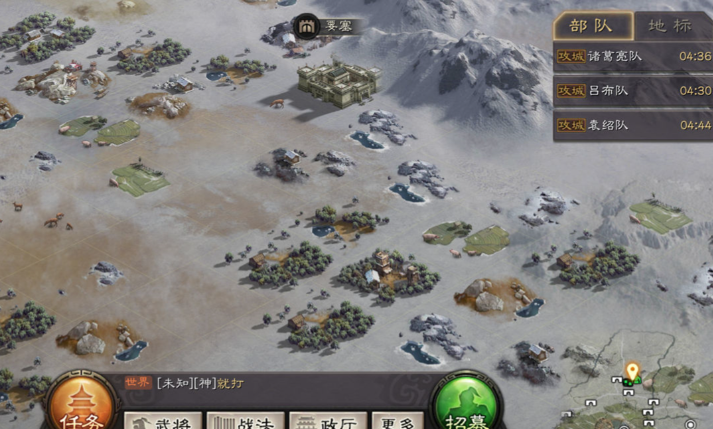Choose the 袁绍队 troop row
The image size is (713, 429).
(632, 125)
